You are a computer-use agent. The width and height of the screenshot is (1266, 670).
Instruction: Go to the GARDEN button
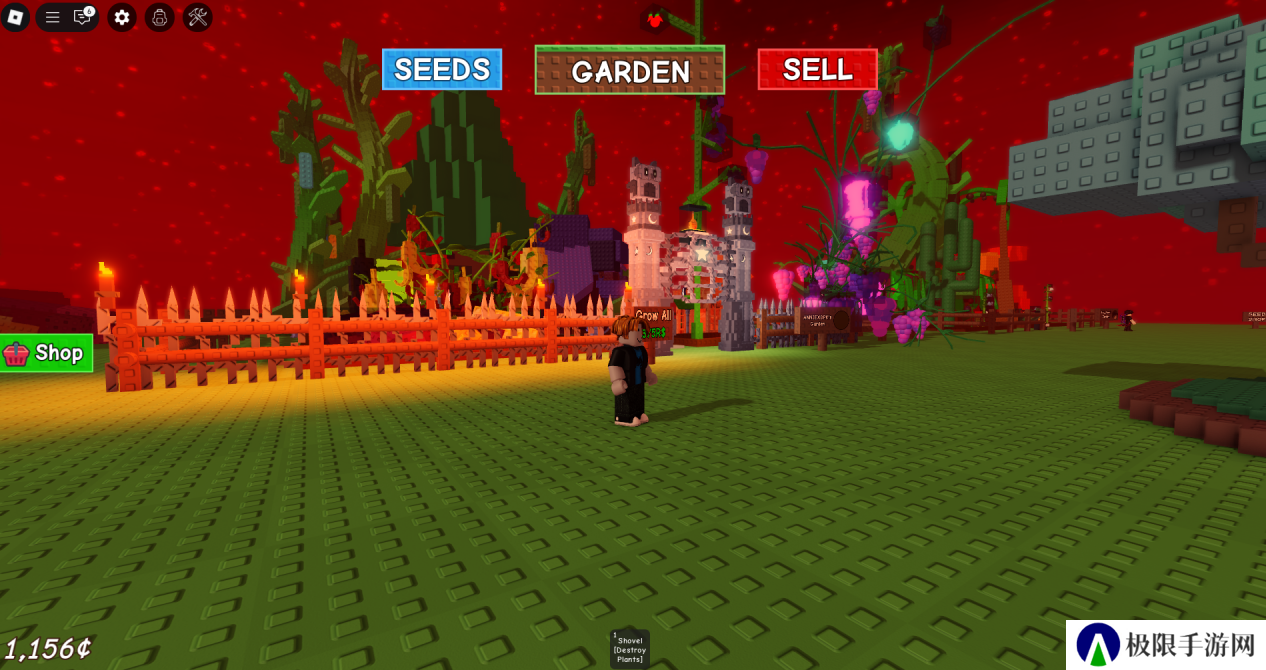(x=630, y=70)
